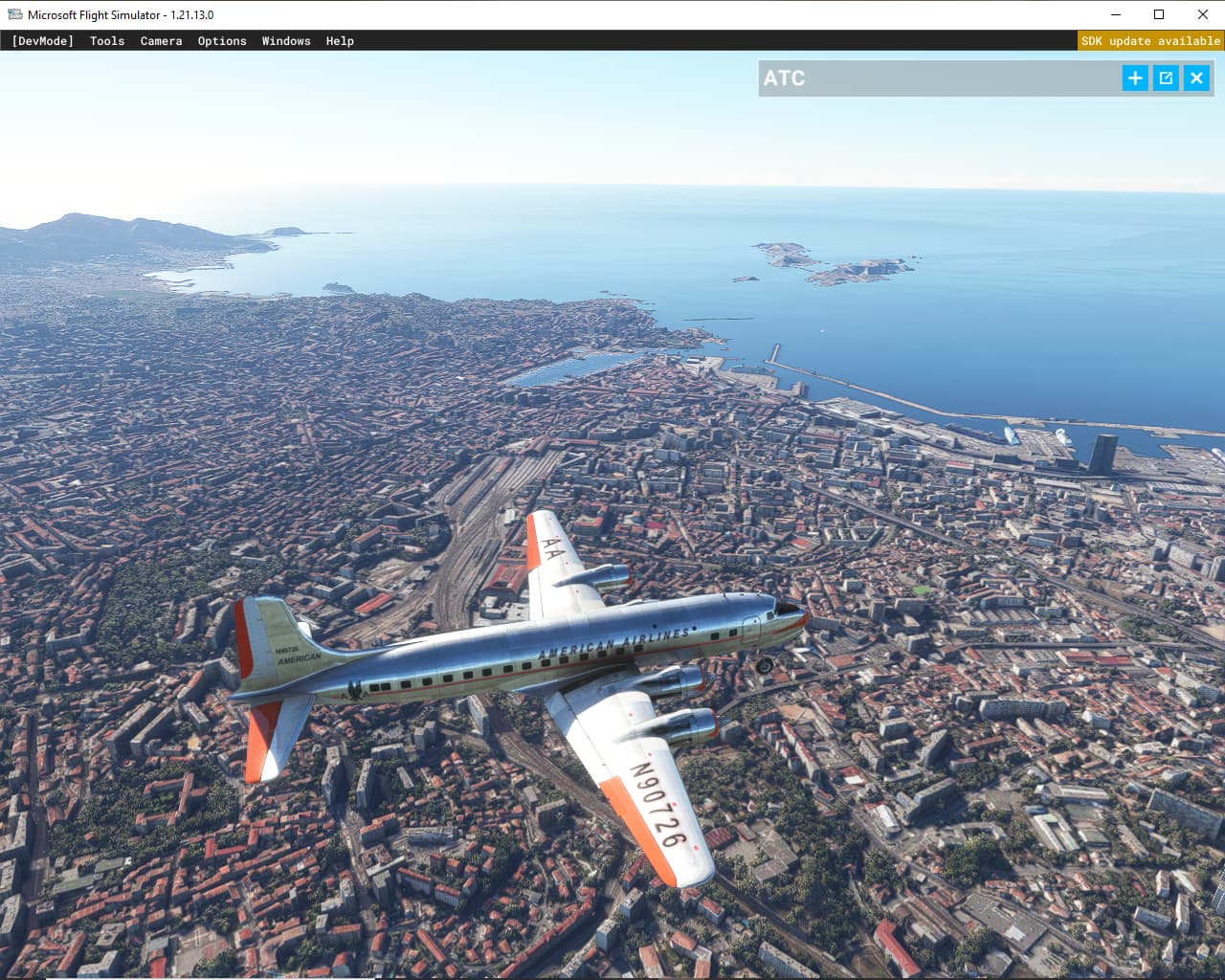Image resolution: width=1225 pixels, height=980 pixels.
Task: Open the DevMode menu
Action: coord(42,41)
